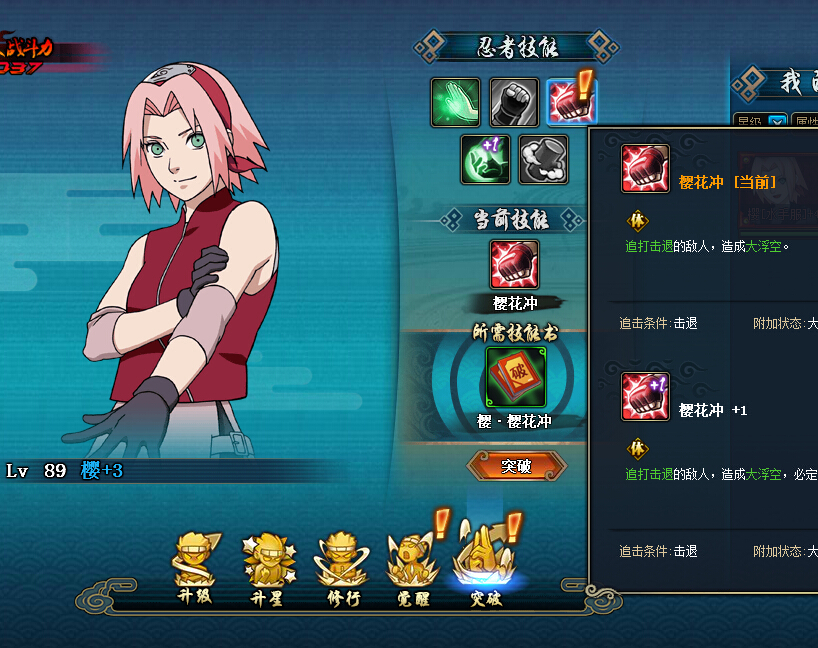Select the green glowing palm skill icon

(x=456, y=103)
